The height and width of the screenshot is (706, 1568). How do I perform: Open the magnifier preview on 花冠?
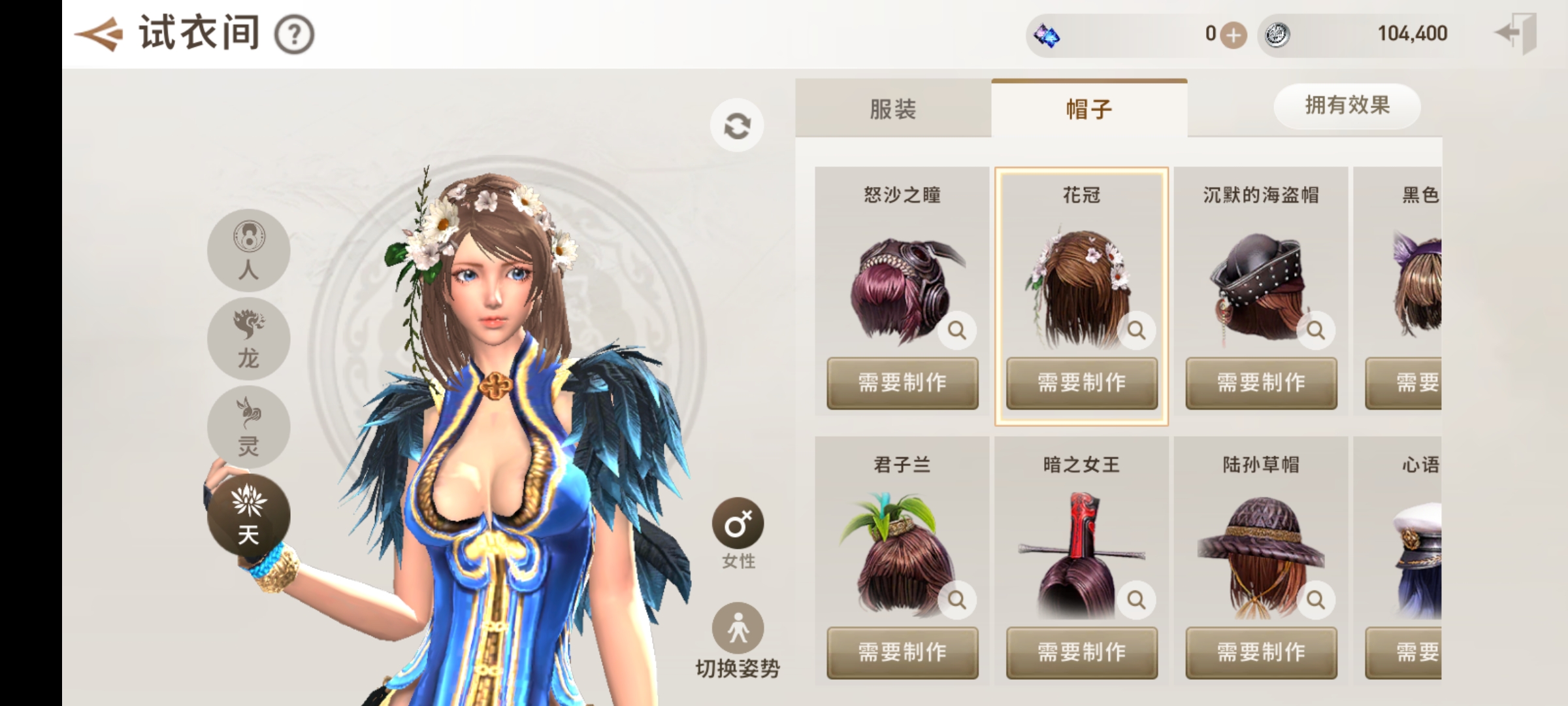pos(1135,331)
